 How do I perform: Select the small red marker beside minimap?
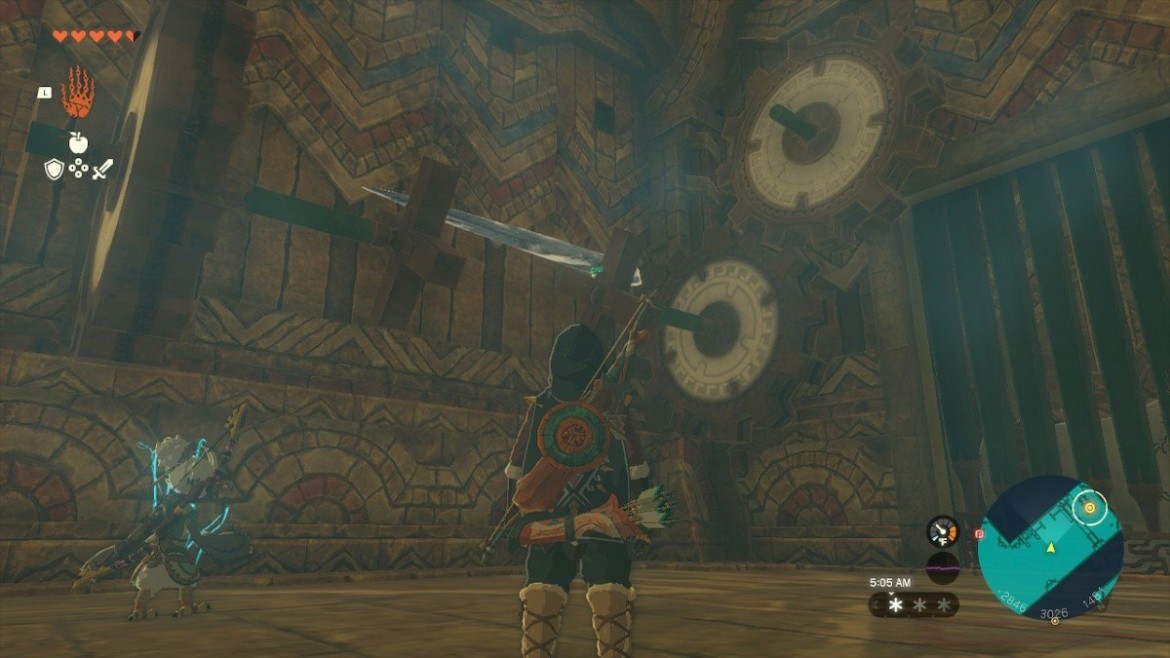[x=979, y=534]
